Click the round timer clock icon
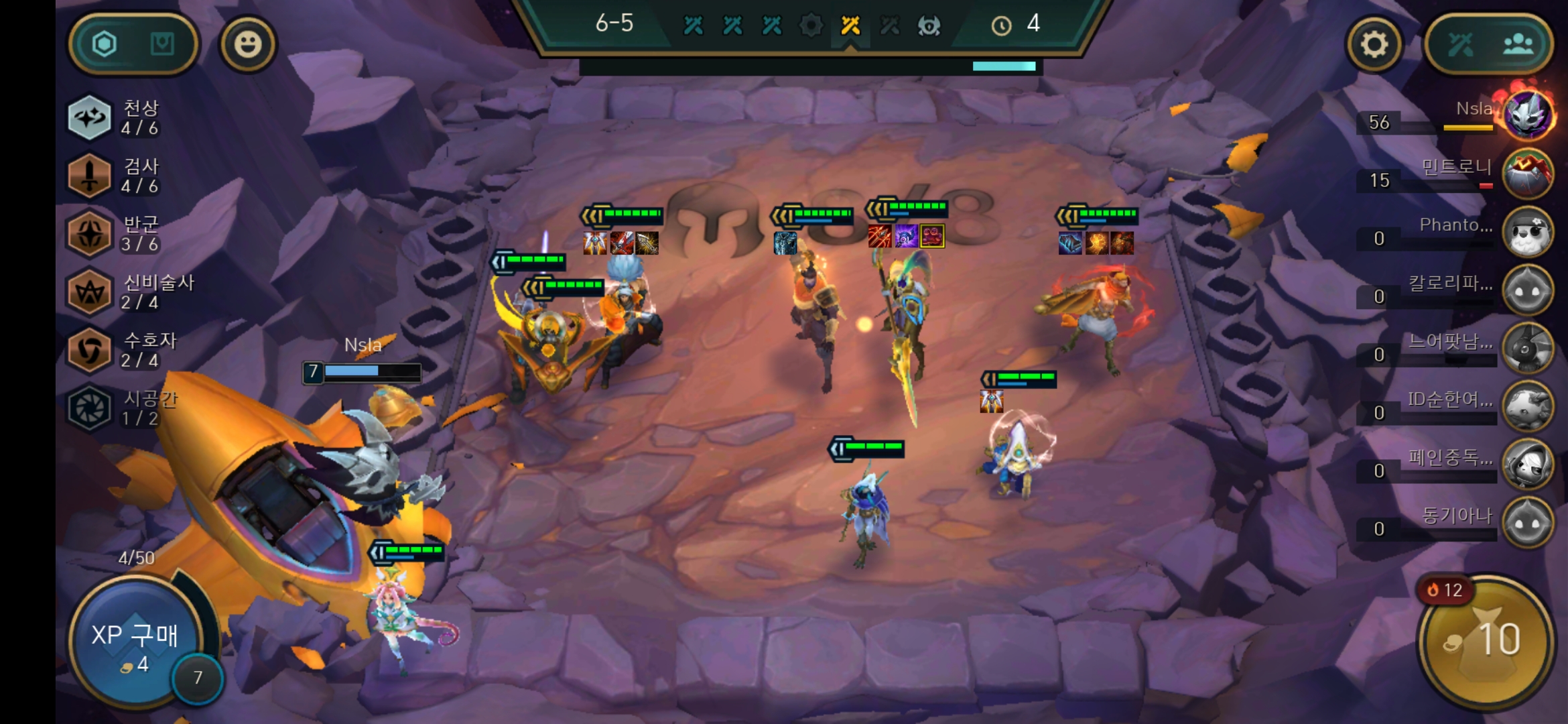The height and width of the screenshot is (724, 1568). pos(1002,25)
